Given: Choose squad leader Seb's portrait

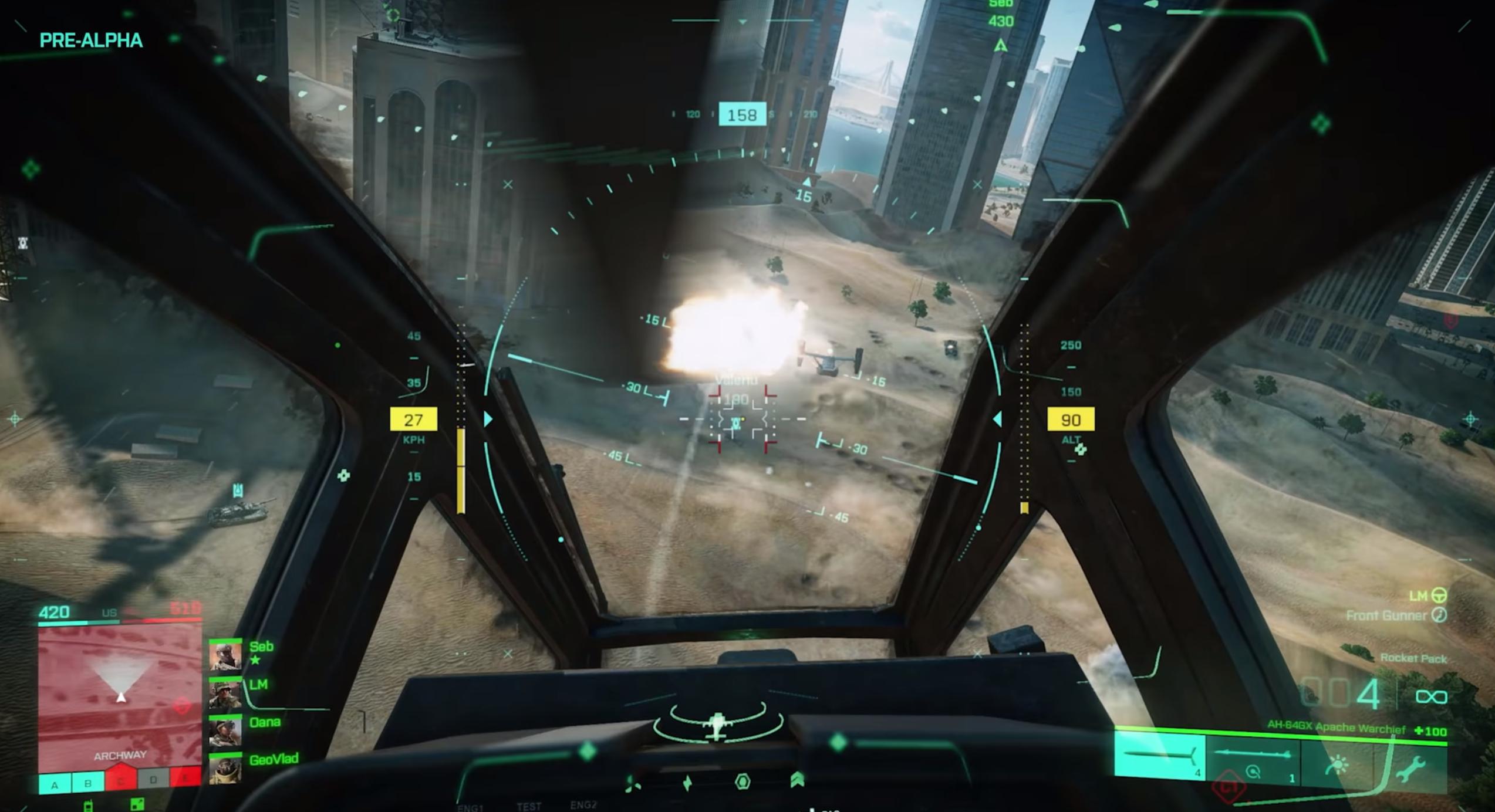Looking at the screenshot, I should [x=225, y=656].
